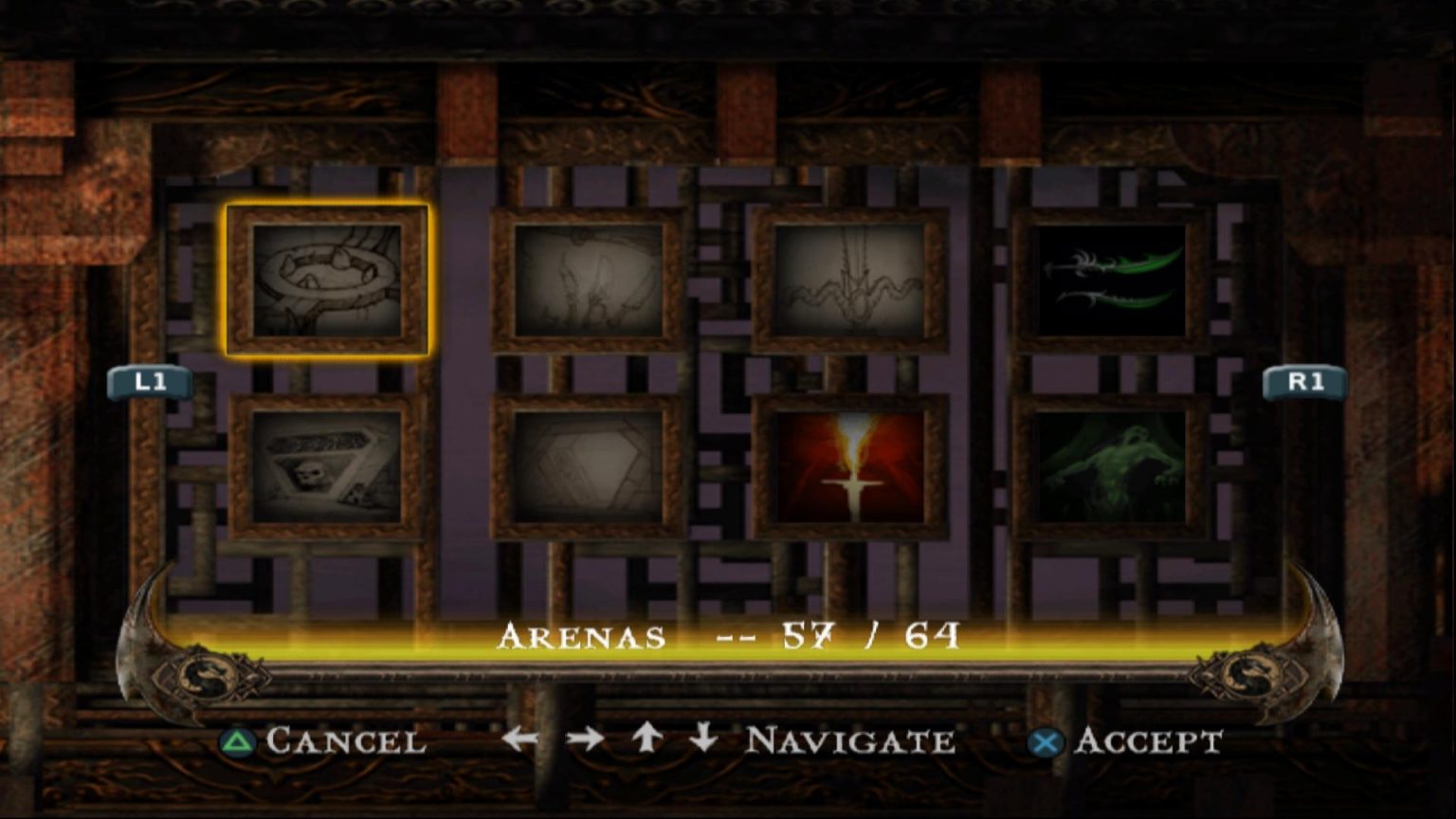Open the green monster concept art

pos(1111,466)
